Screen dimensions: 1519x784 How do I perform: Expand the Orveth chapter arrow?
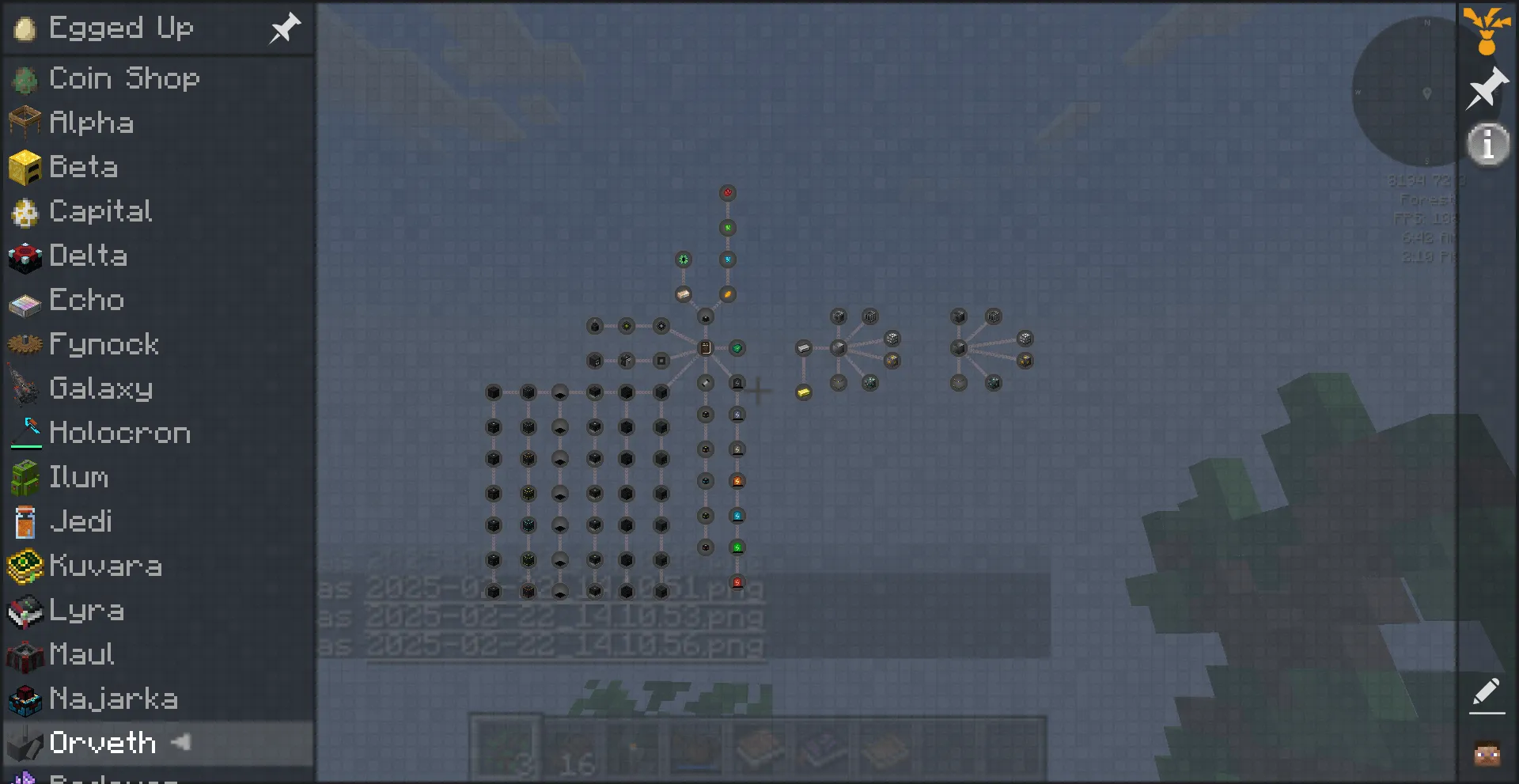180,743
